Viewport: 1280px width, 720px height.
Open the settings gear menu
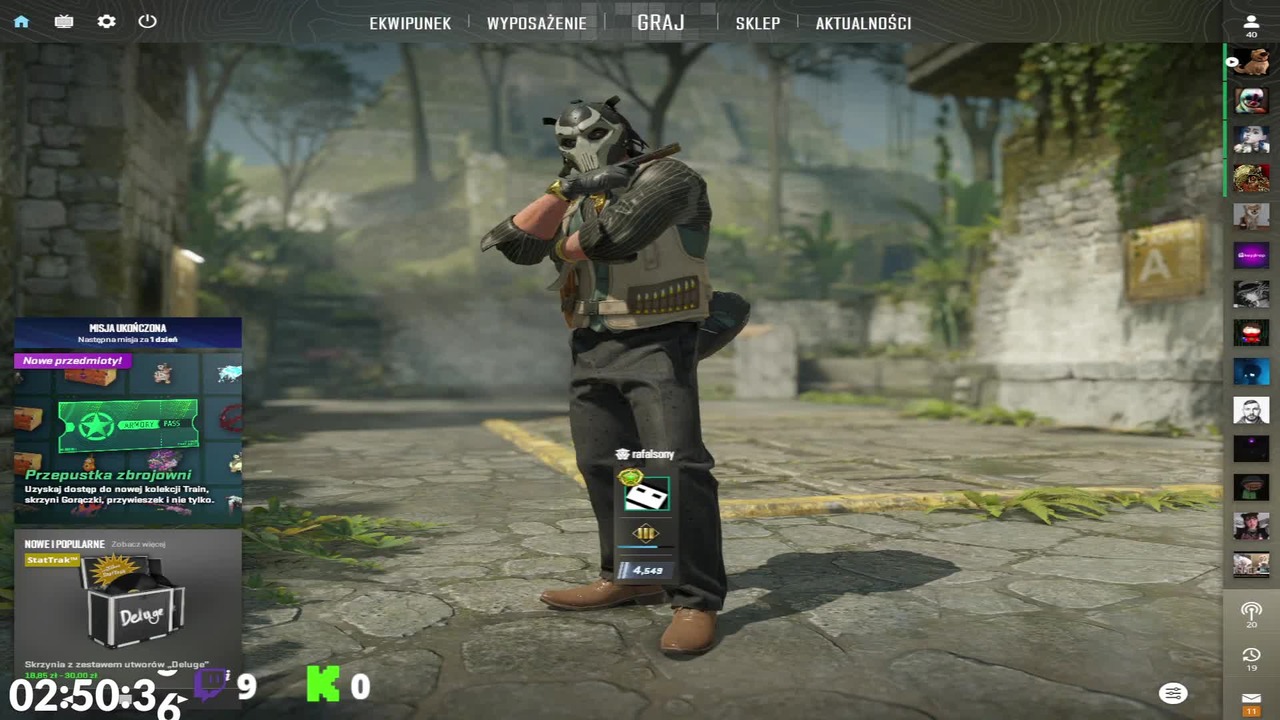(x=106, y=21)
